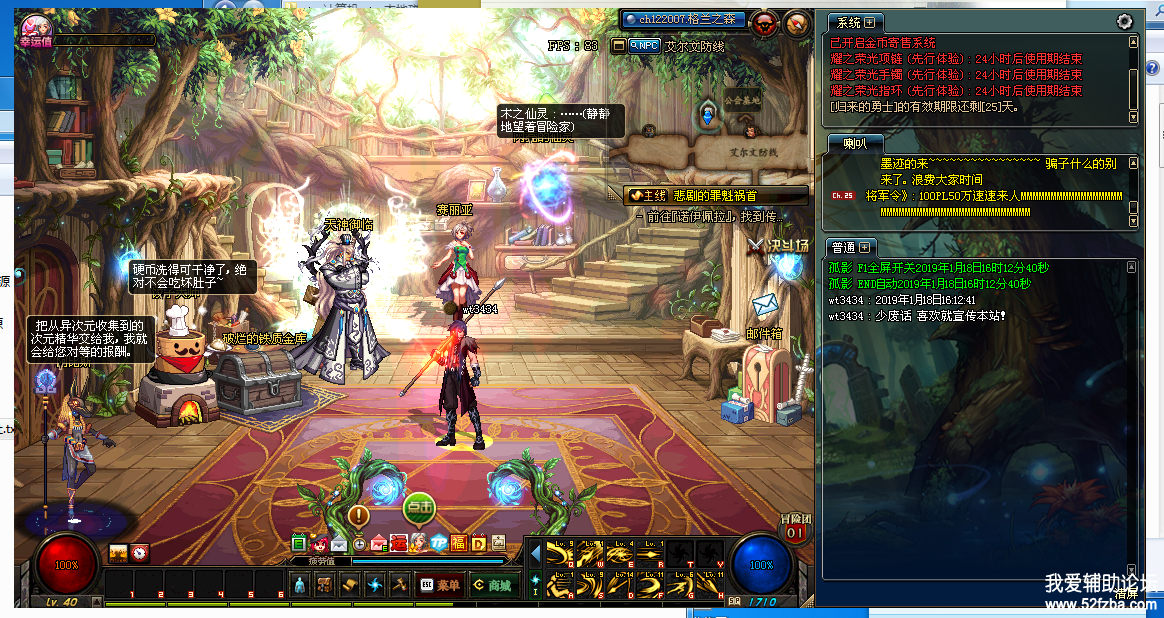
Task: Open the character silhouette menu icon
Action: (300, 585)
